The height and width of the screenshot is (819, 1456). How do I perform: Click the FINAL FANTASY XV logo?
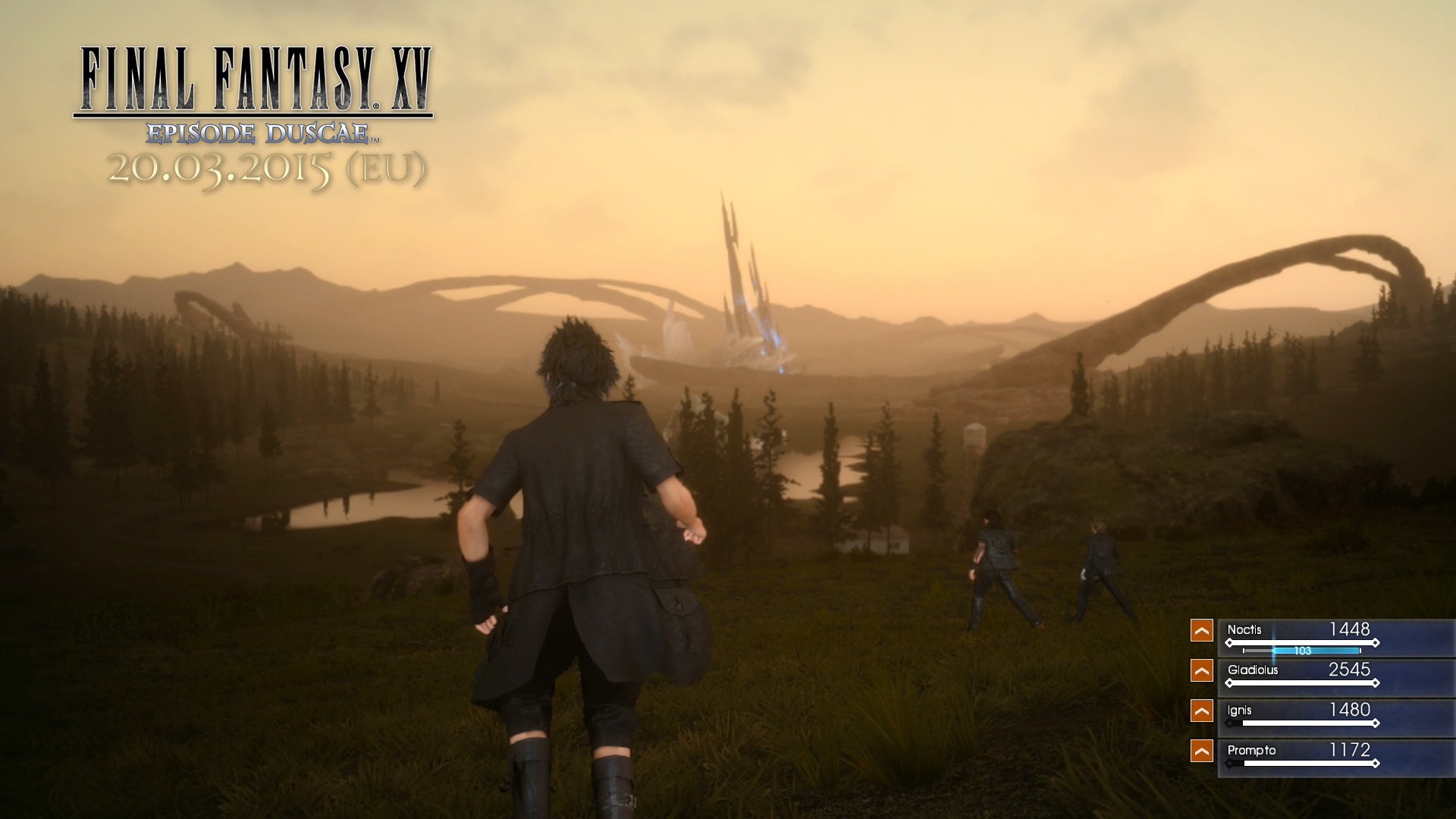pyautogui.click(x=254, y=80)
